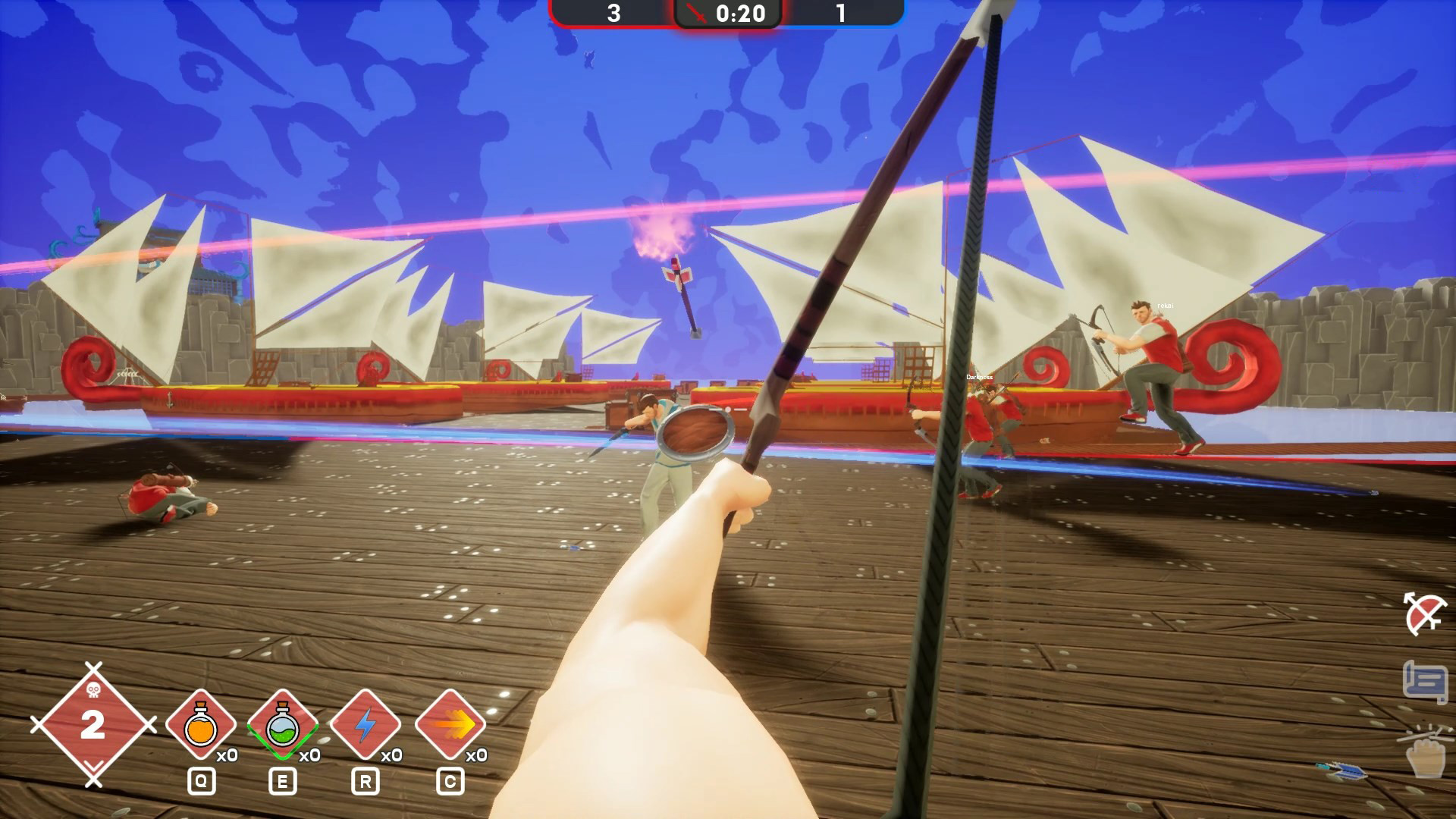This screenshot has height=819, width=1456.
Task: Open the scroll icon on the right edge
Action: (x=1424, y=682)
